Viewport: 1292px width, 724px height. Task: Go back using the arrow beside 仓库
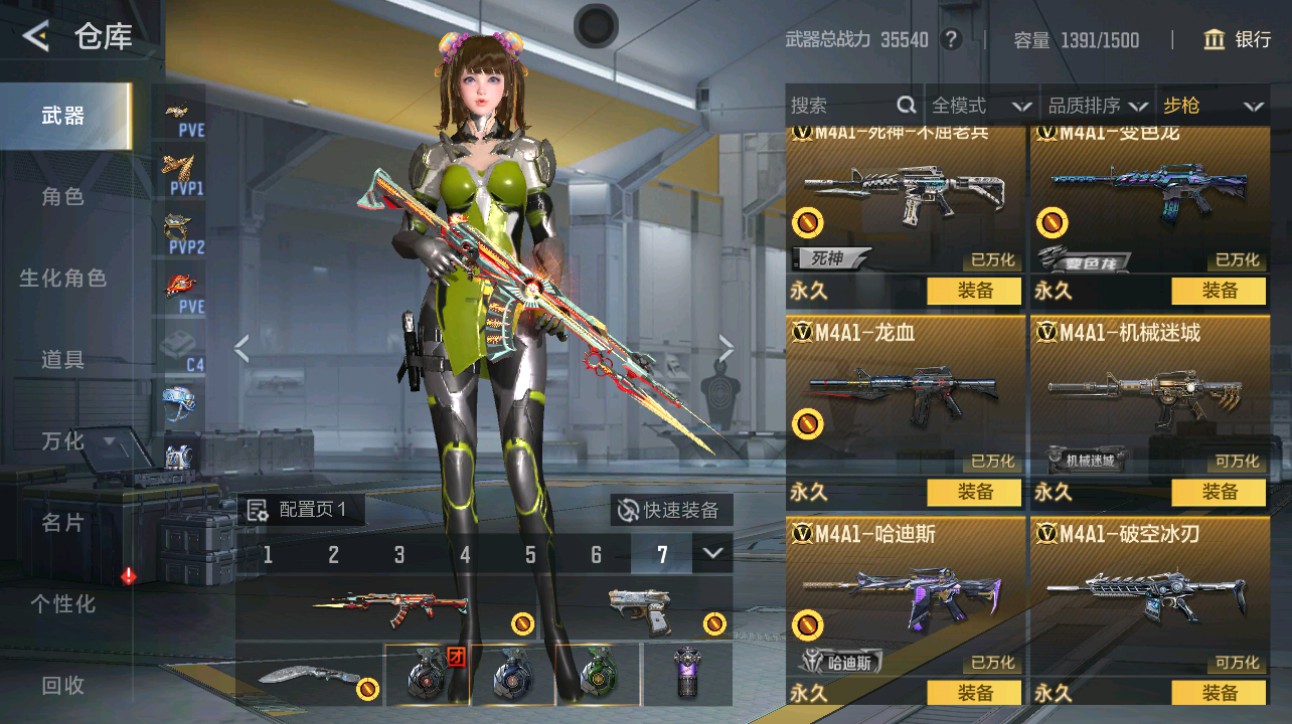click(x=36, y=37)
